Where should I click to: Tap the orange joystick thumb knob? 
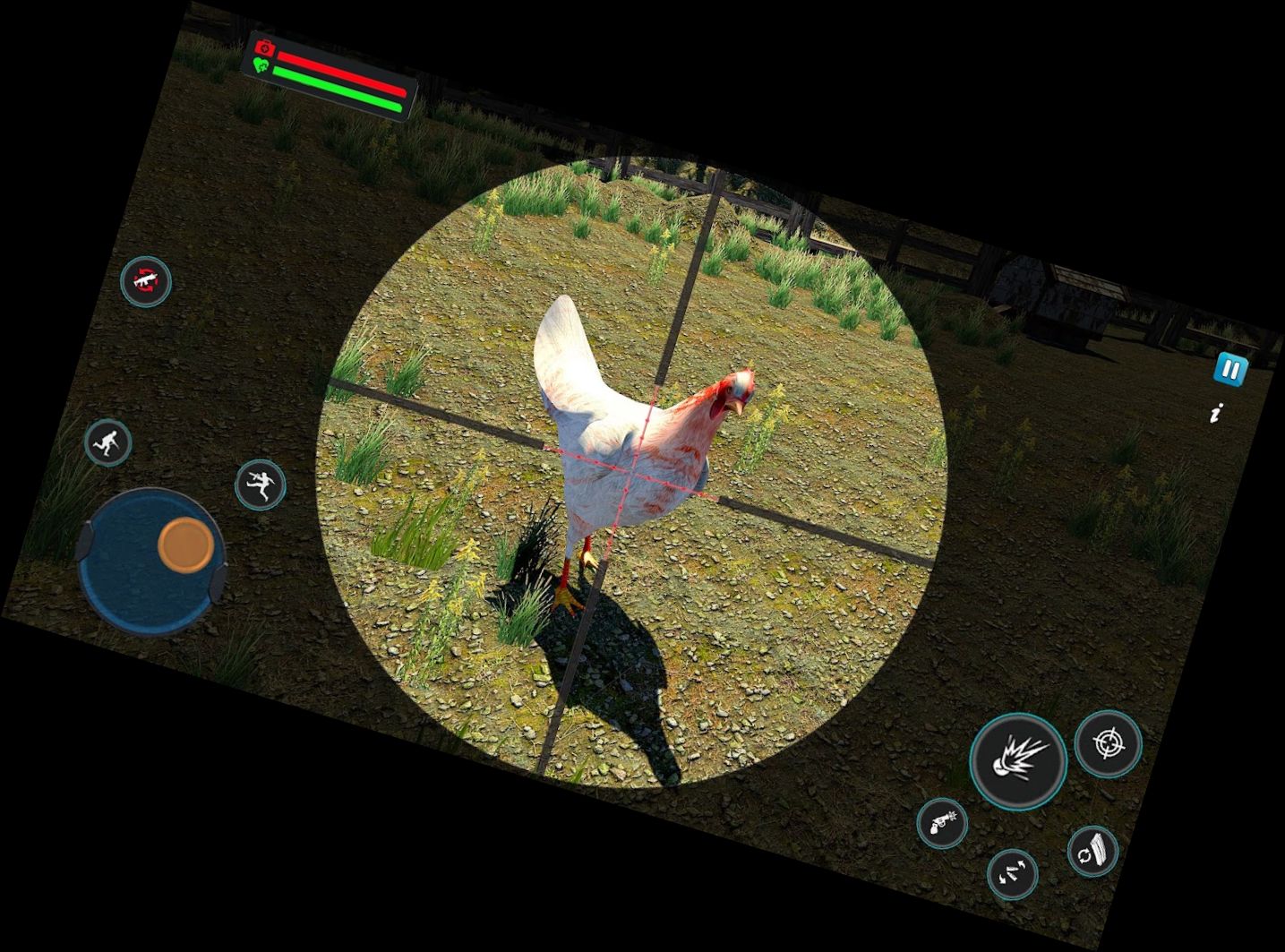point(185,544)
